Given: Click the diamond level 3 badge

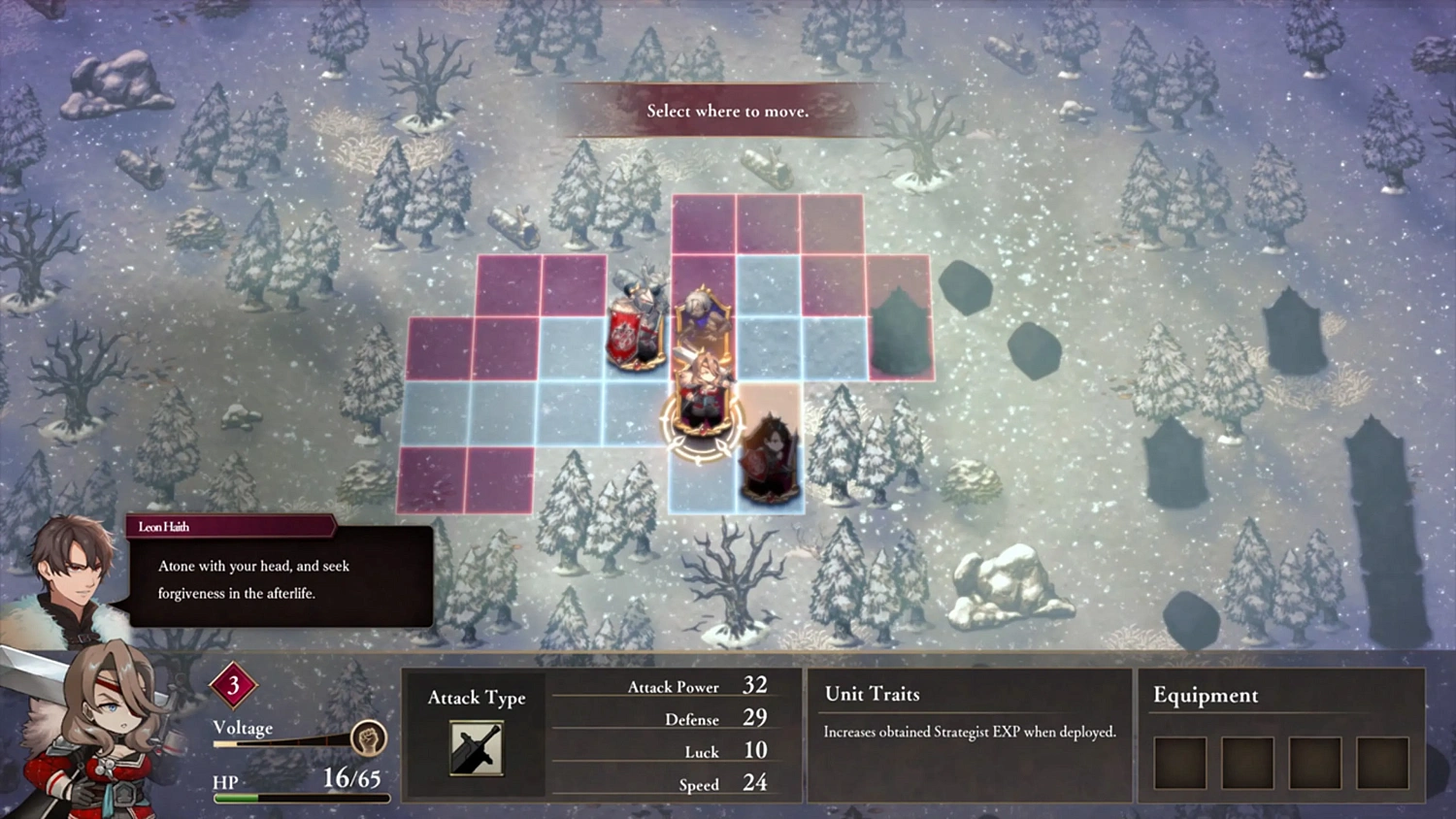Looking at the screenshot, I should coord(232,687).
